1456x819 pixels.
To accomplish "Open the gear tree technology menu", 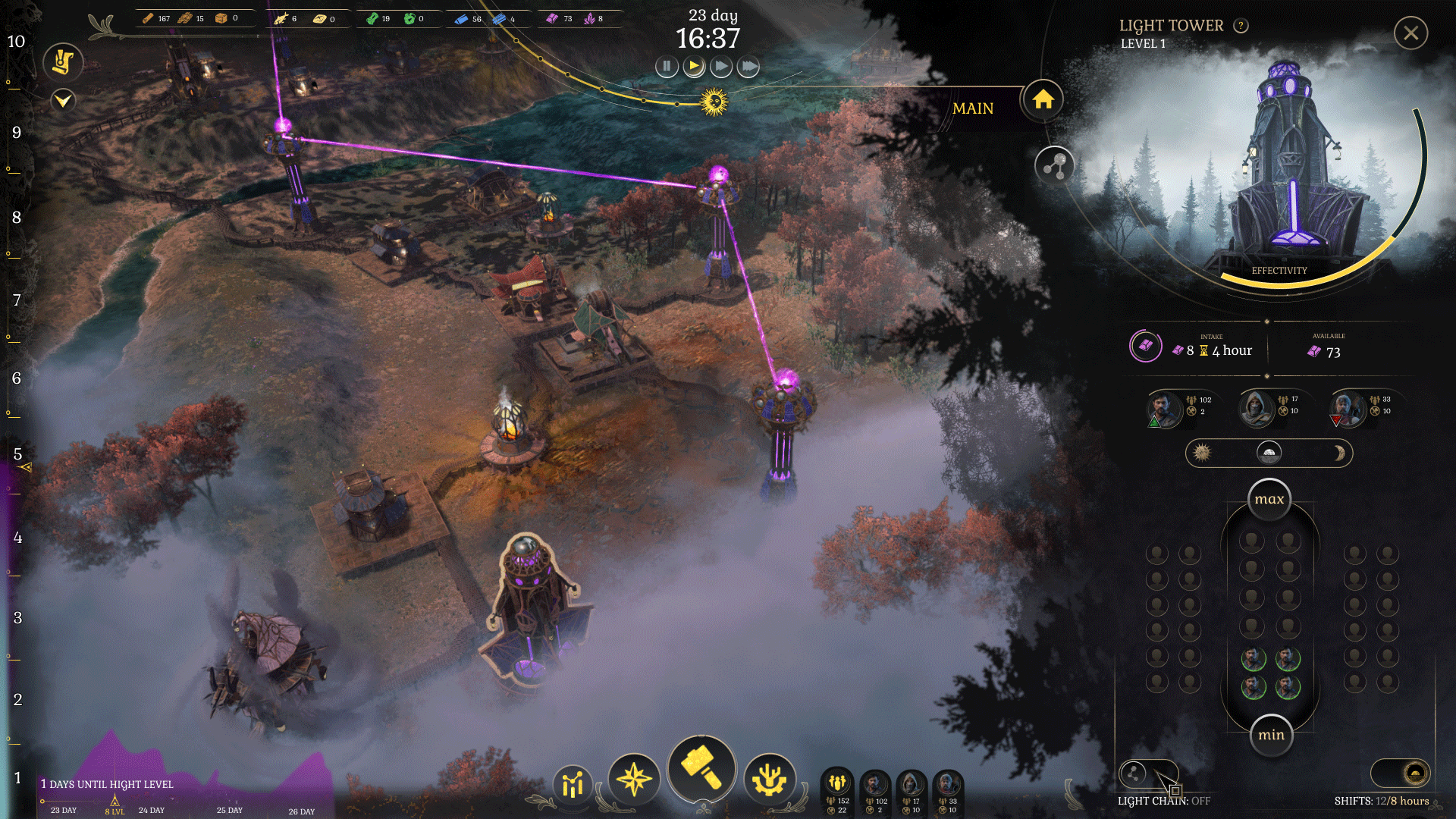I will pos(770,780).
